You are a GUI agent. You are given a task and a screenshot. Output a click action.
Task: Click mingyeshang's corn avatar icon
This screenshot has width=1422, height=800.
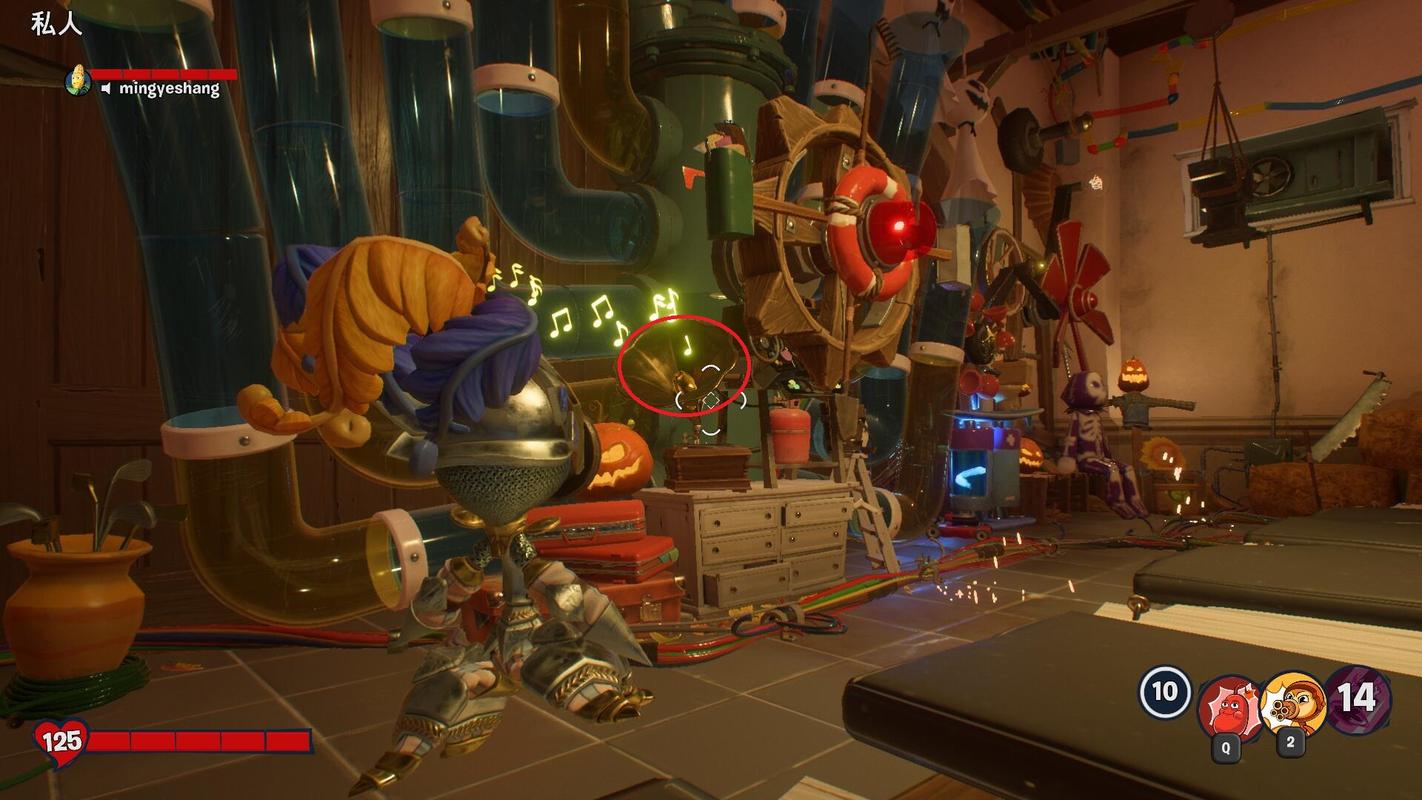[77, 81]
